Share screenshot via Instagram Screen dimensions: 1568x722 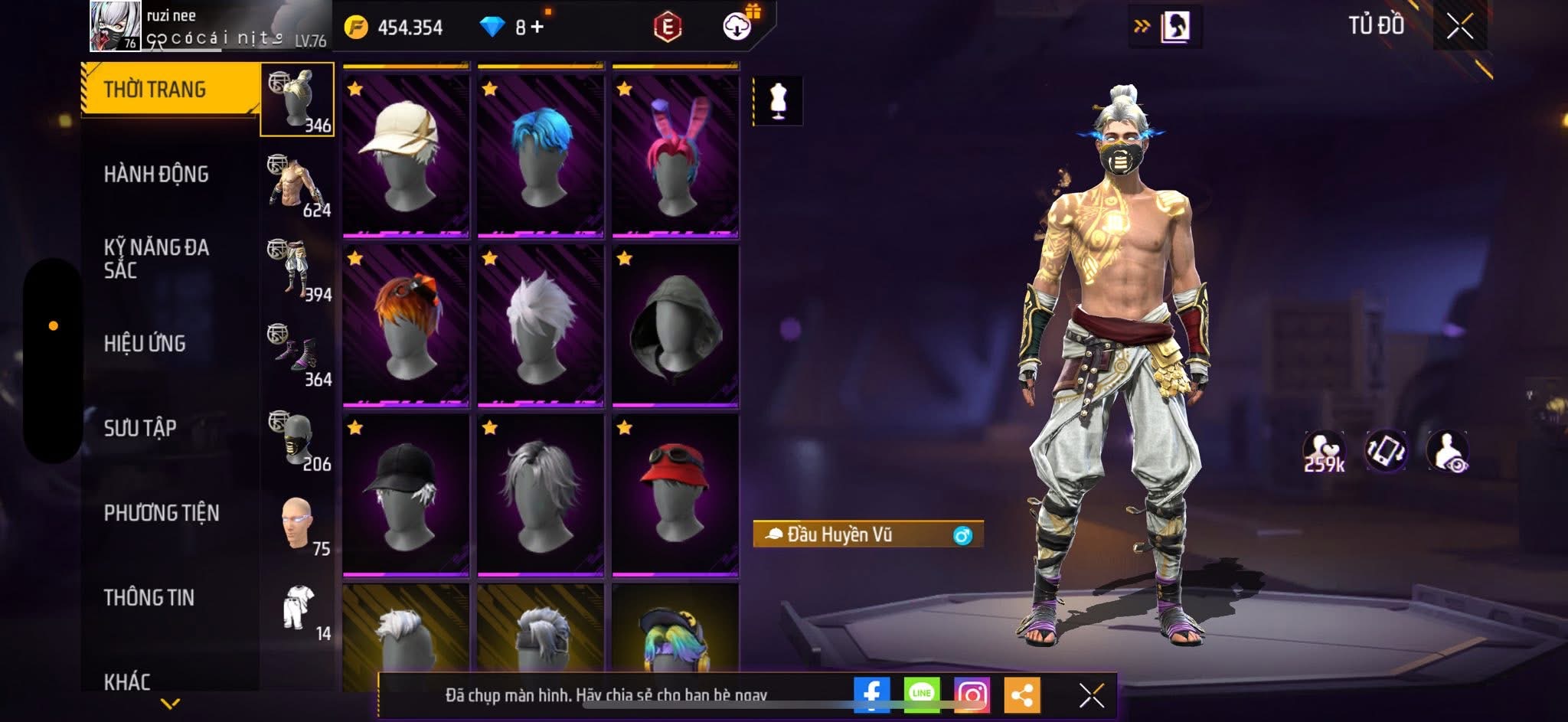coord(972,694)
